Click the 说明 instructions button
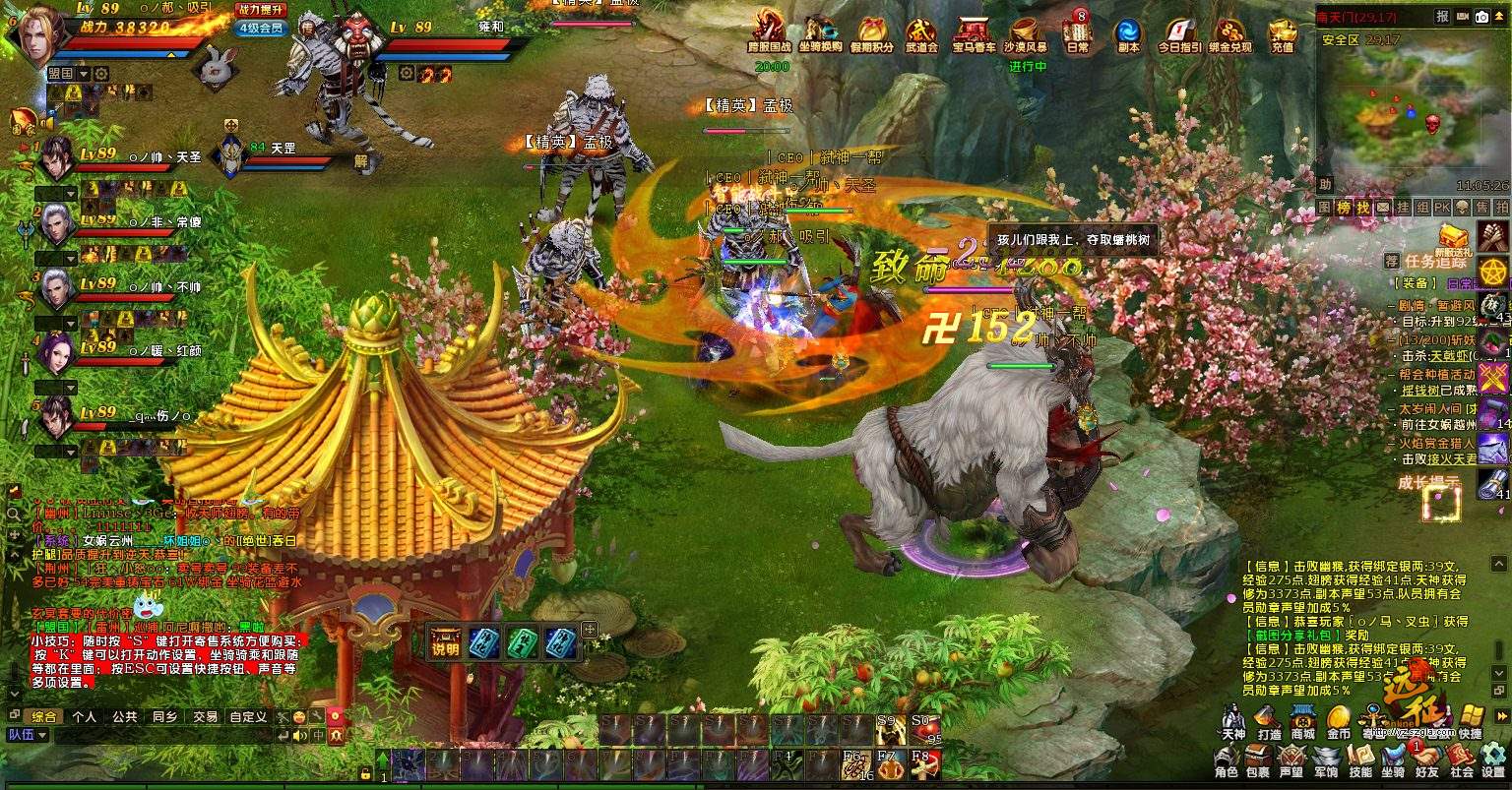 (x=445, y=641)
